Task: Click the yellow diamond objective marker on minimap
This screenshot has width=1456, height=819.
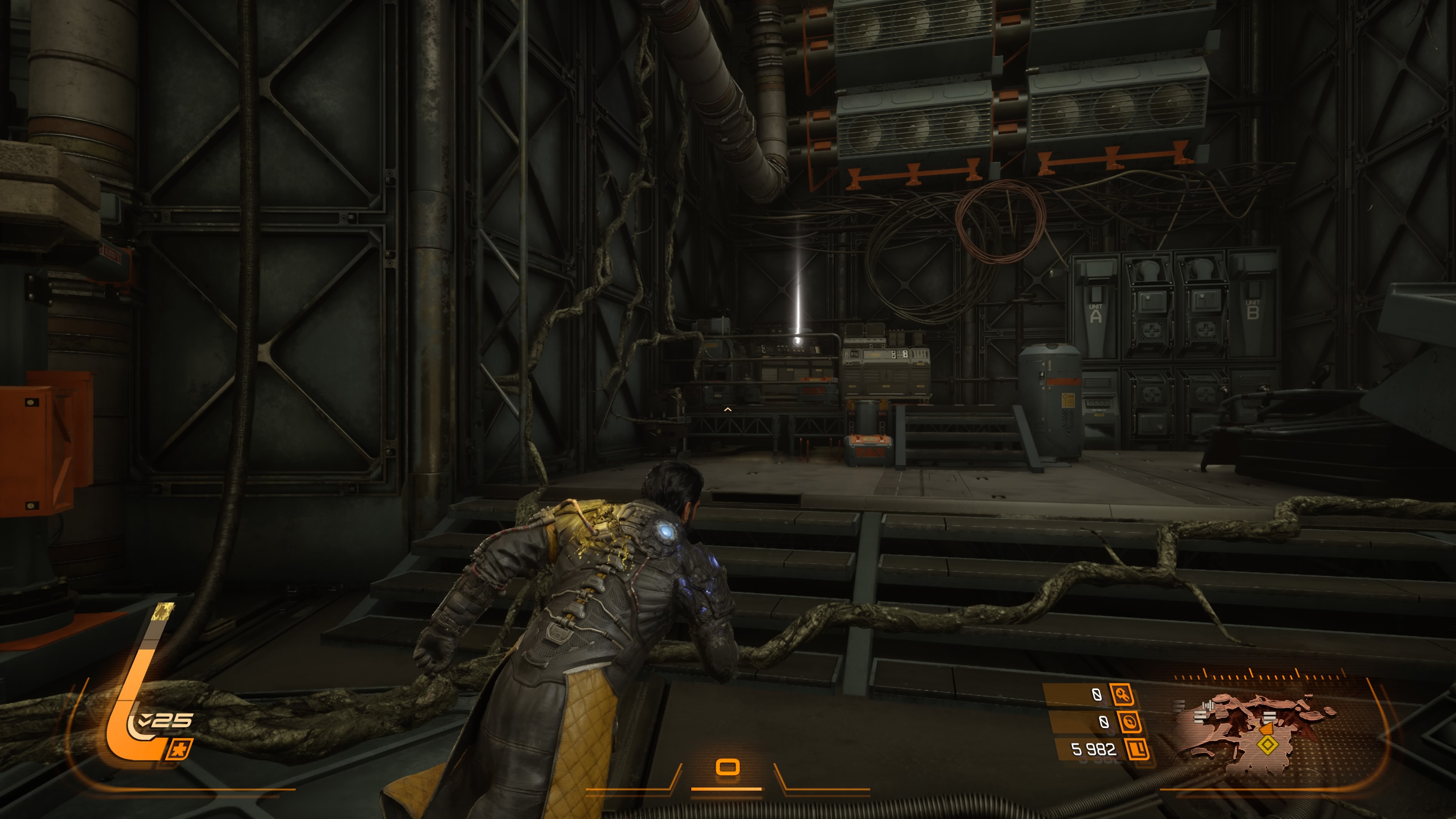Action: pyautogui.click(x=1267, y=745)
